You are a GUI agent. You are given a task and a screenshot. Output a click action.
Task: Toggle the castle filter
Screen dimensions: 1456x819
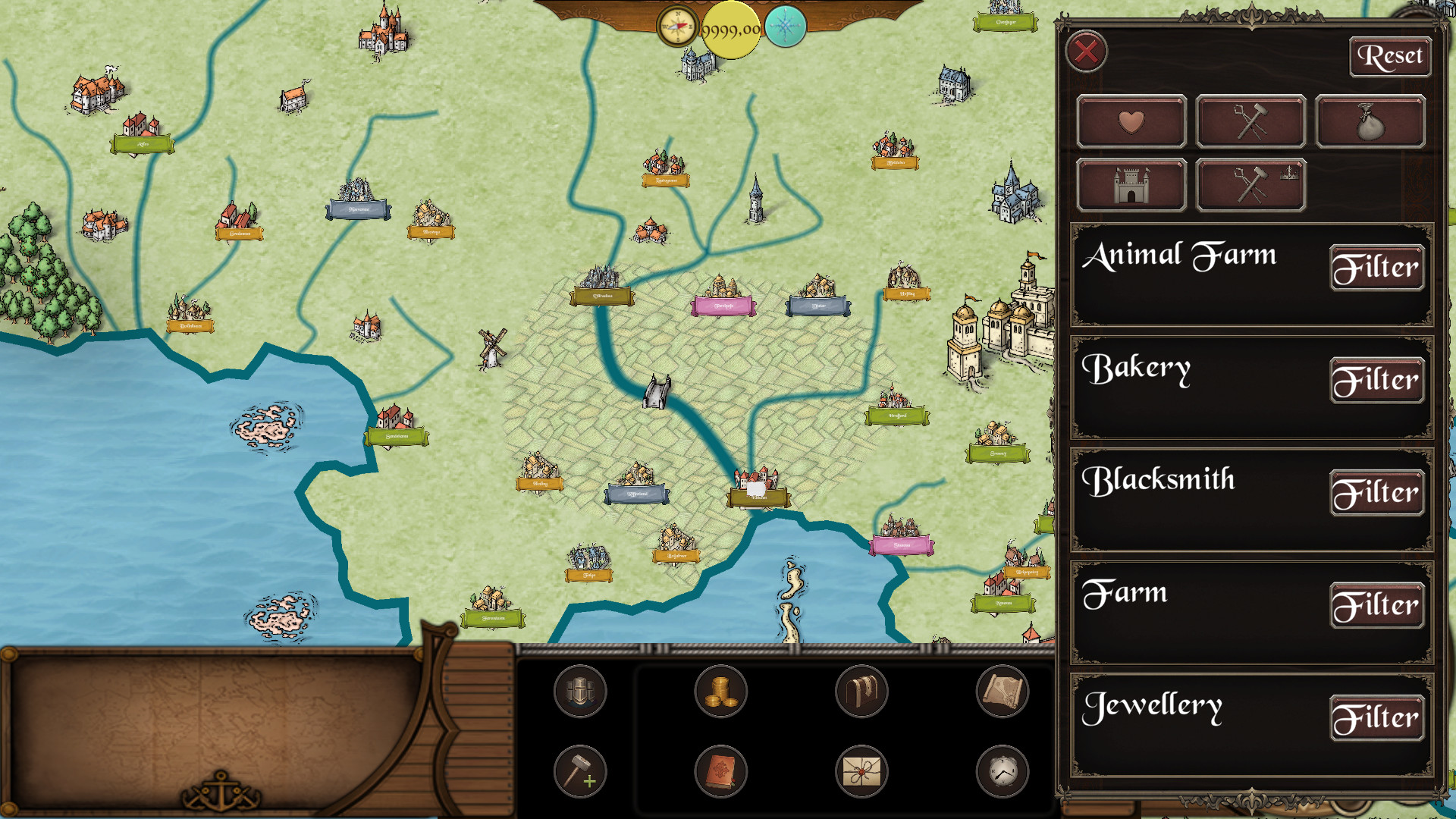(1131, 183)
